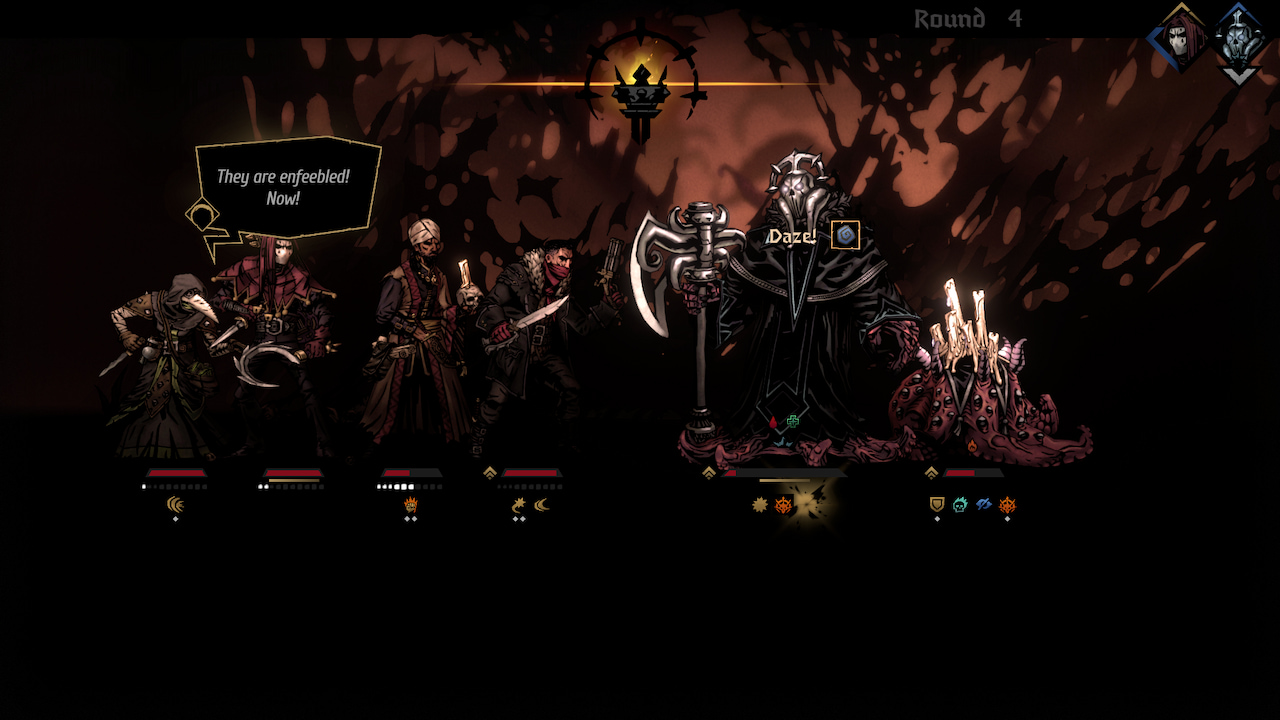Inspect the plague doctor's gold dodge token

[x=176, y=505]
